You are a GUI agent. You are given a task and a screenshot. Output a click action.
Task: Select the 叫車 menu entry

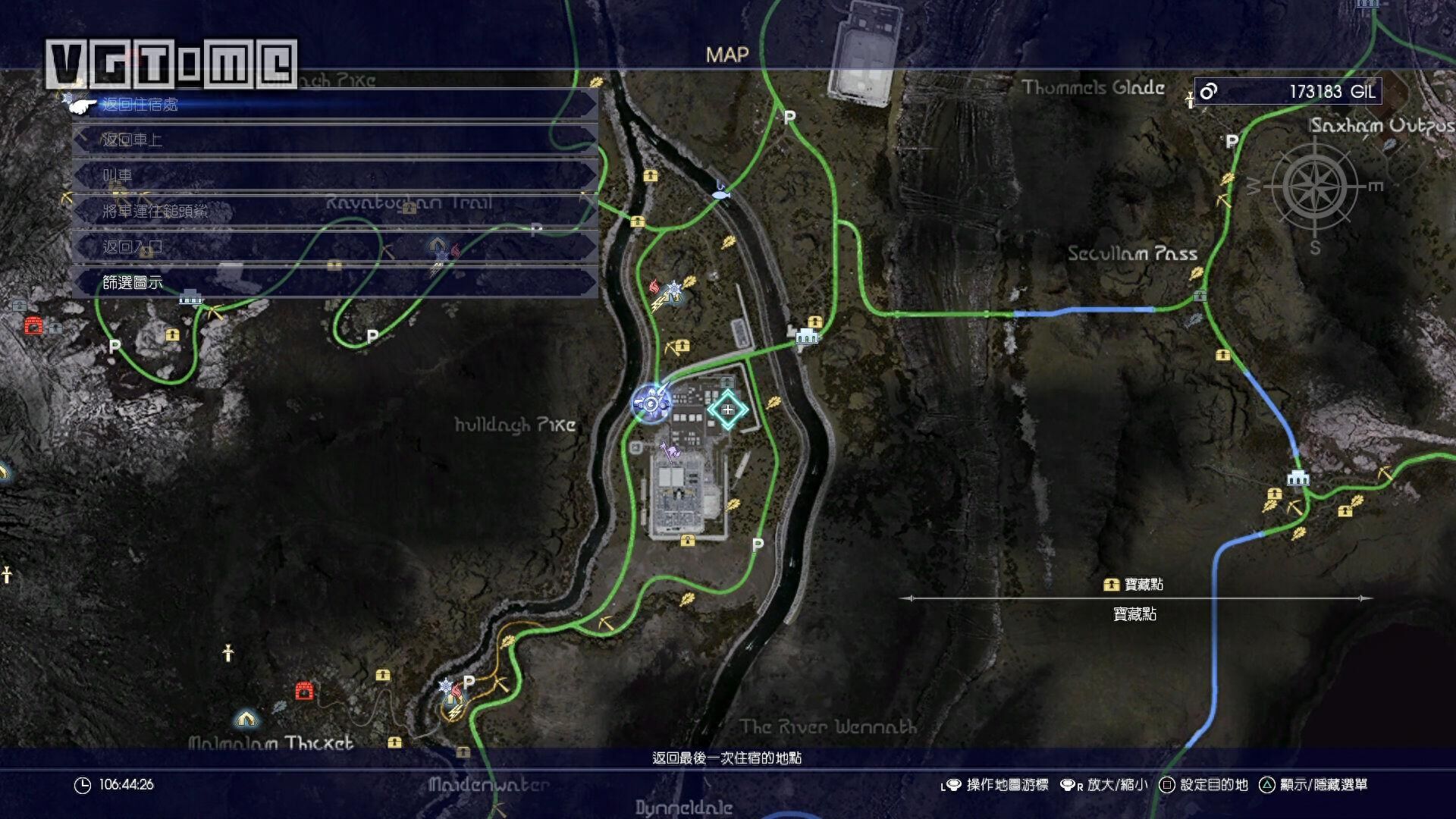pos(334,176)
